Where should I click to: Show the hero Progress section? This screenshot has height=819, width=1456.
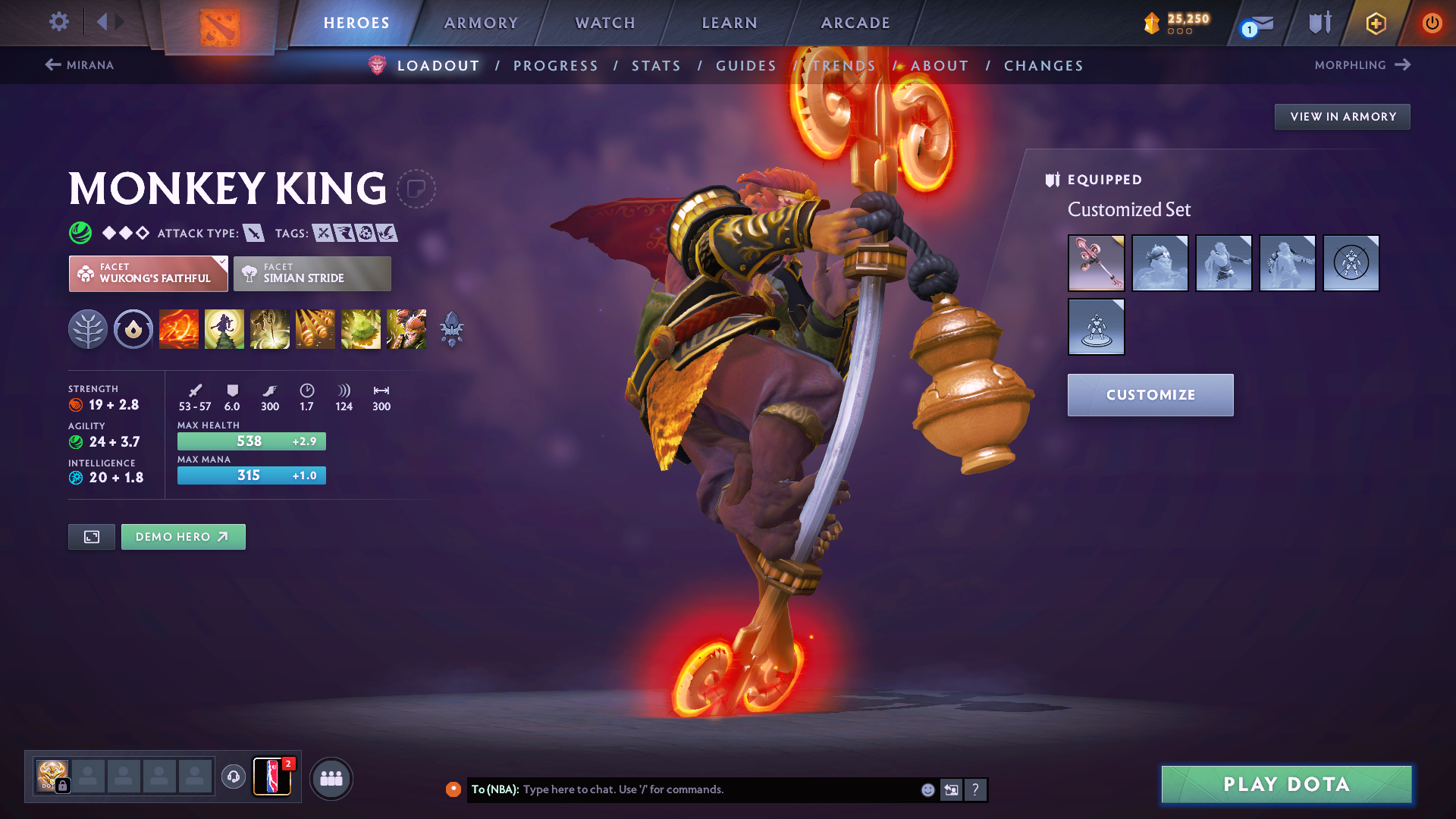pos(556,66)
